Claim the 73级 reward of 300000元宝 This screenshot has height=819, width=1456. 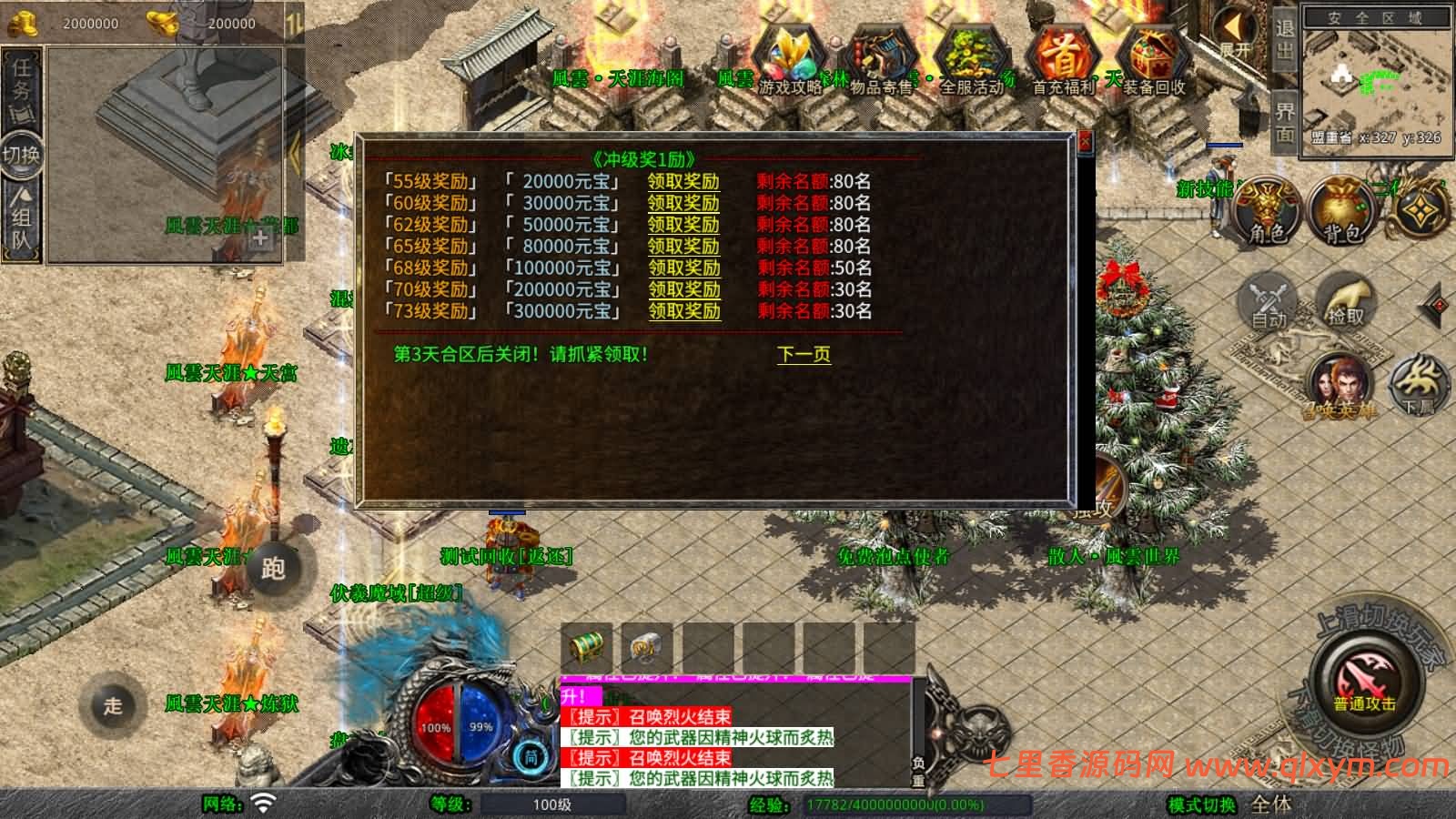point(683,311)
